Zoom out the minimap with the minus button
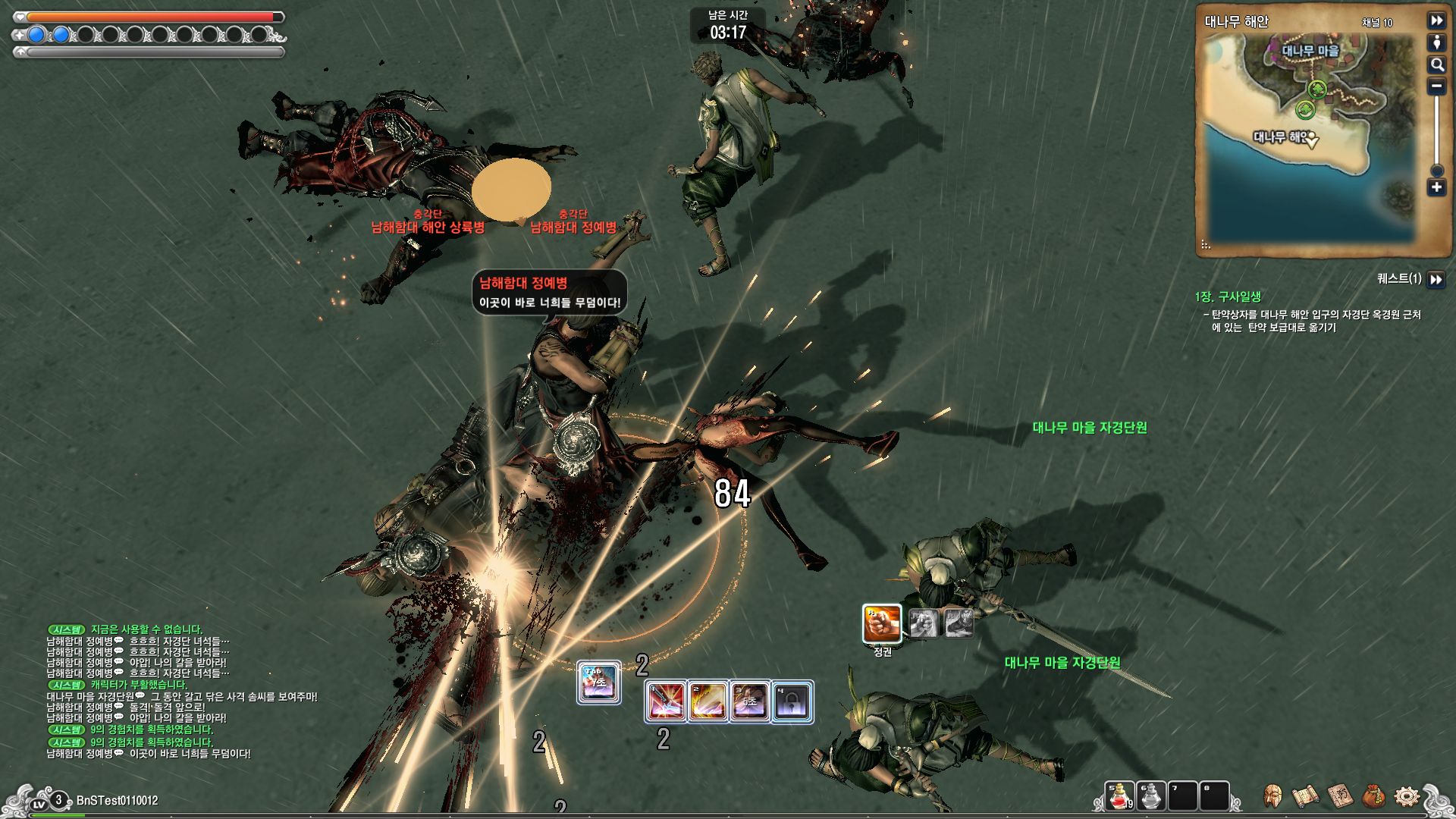This screenshot has width=1456, height=819. [x=1436, y=86]
